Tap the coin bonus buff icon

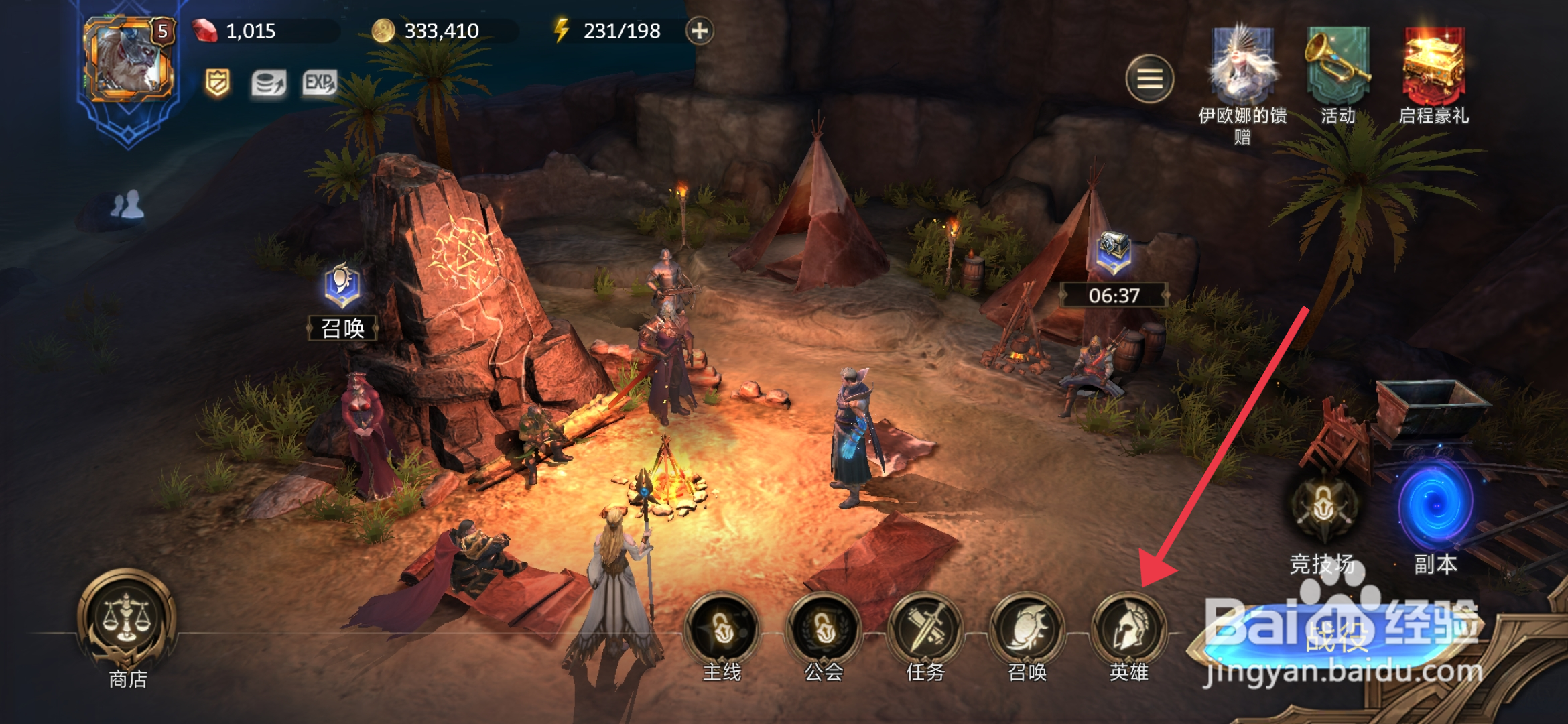(x=269, y=84)
